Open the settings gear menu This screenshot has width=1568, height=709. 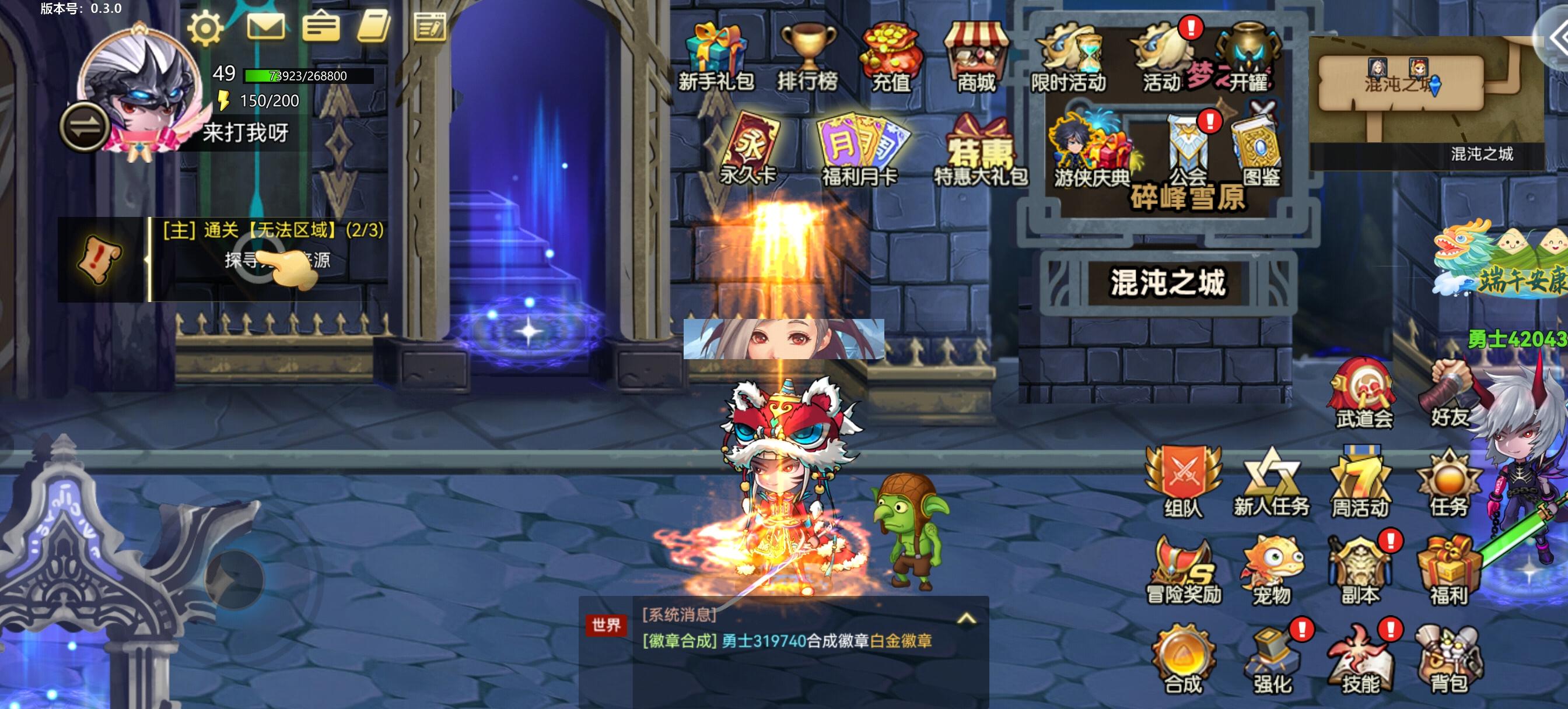(206, 27)
